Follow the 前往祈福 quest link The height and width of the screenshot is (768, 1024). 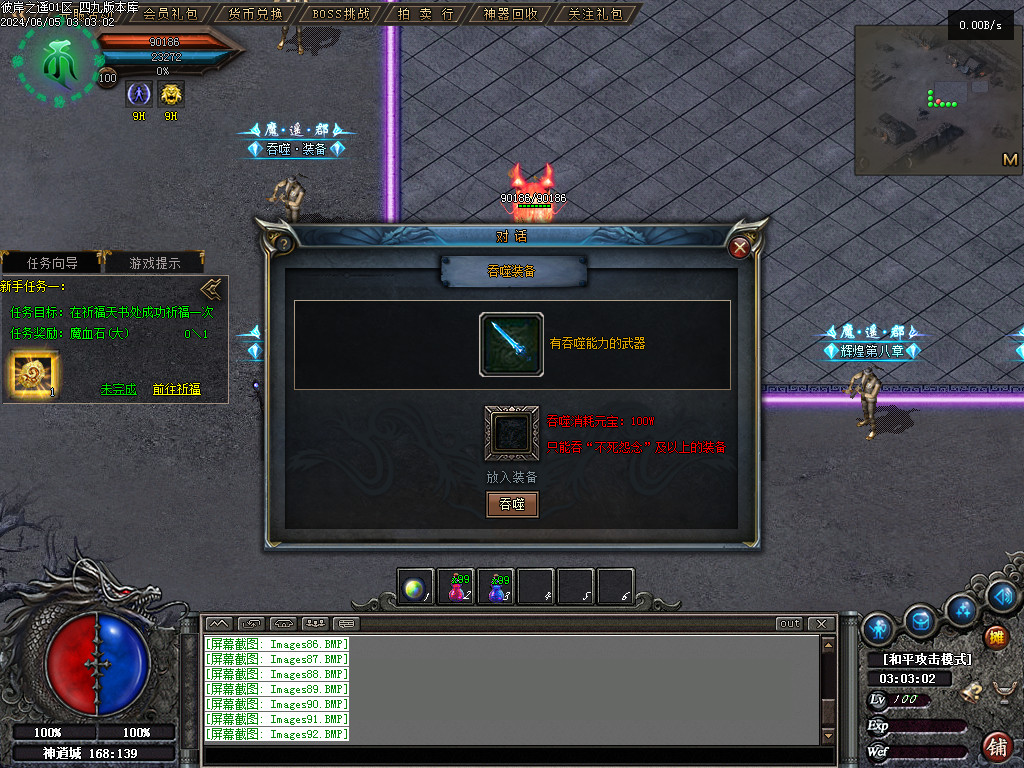(x=177, y=389)
